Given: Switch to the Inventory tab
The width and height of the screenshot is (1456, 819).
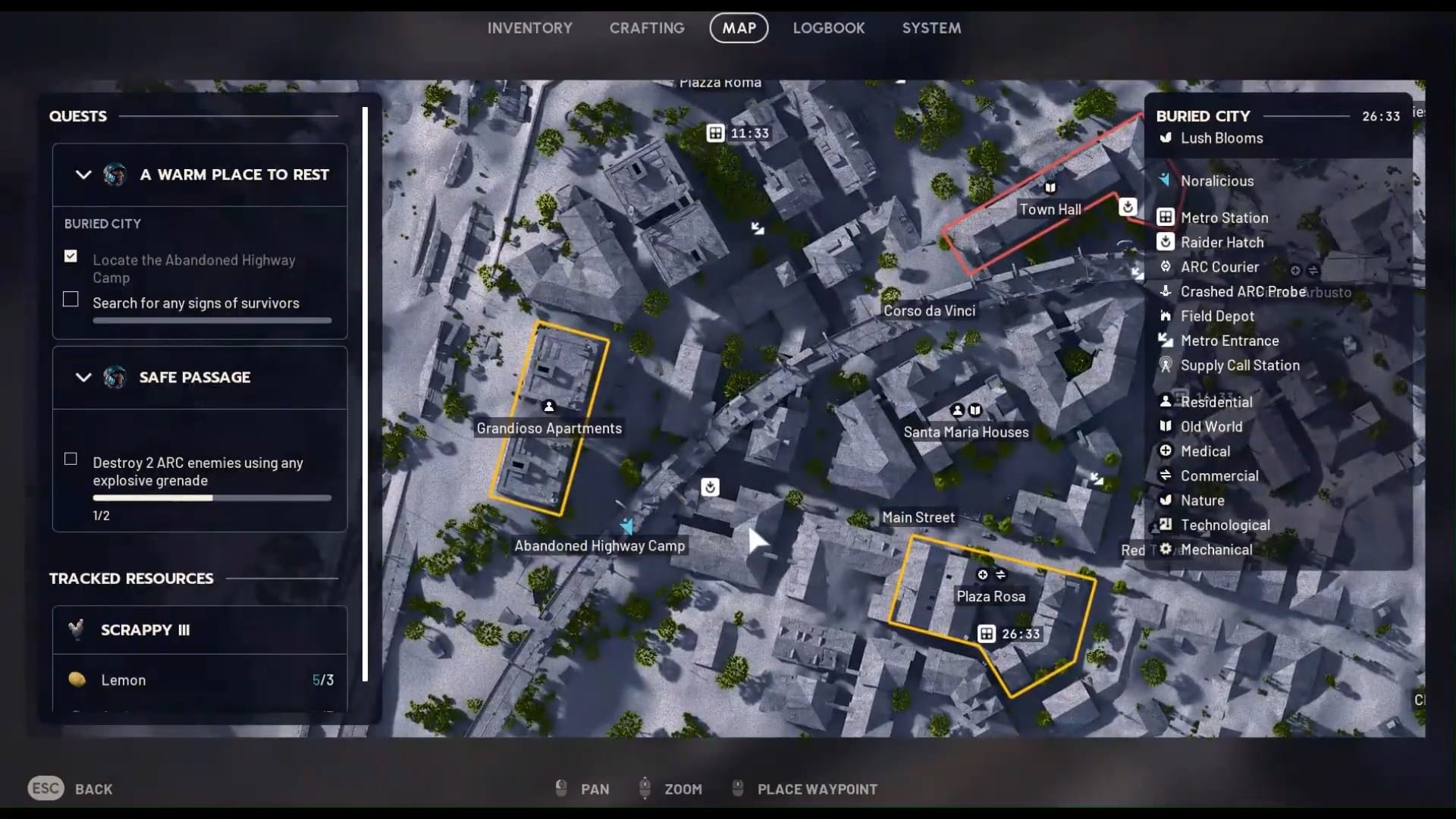Looking at the screenshot, I should (529, 28).
